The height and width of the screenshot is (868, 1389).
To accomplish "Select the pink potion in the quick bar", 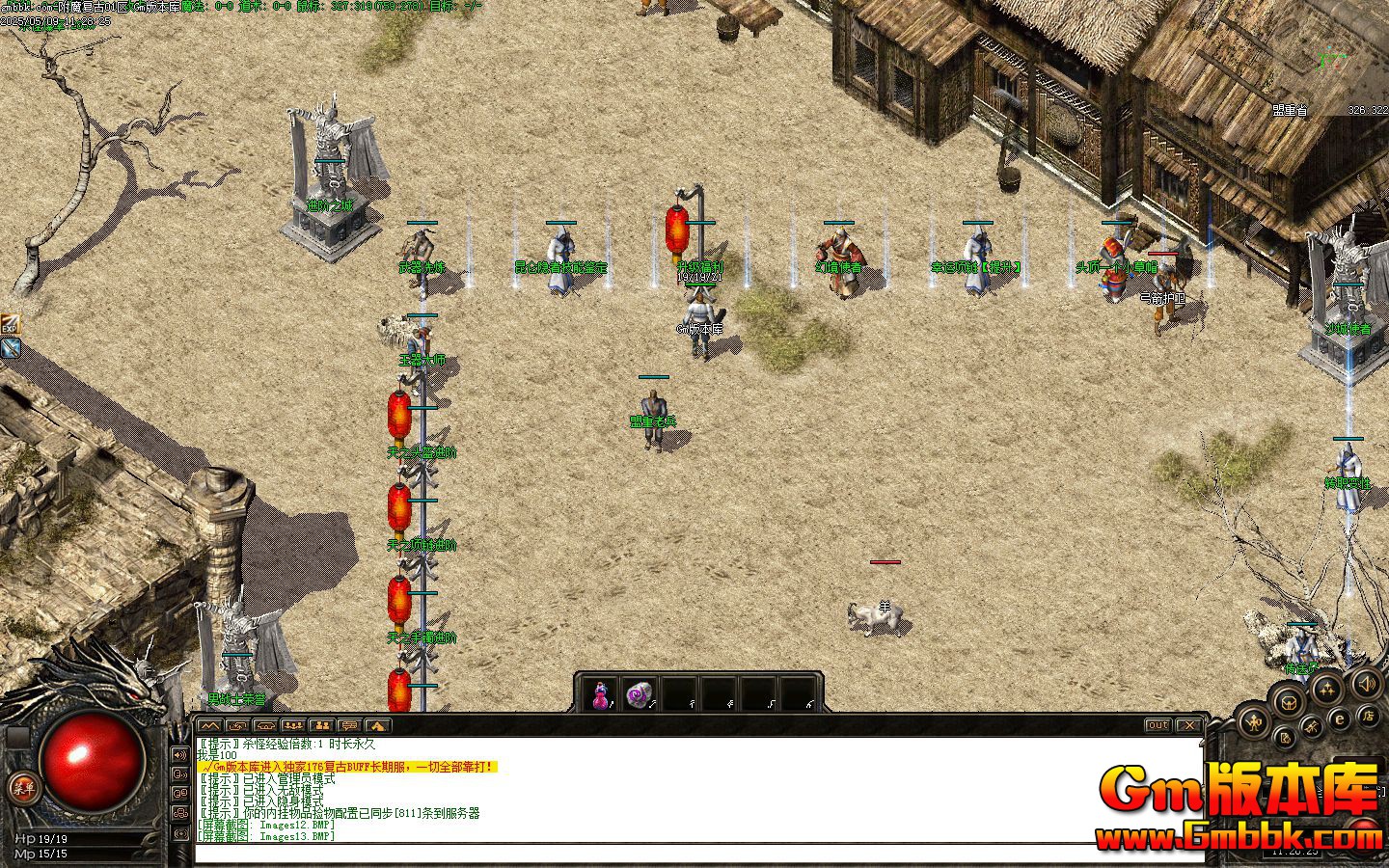I will pyautogui.click(x=601, y=694).
